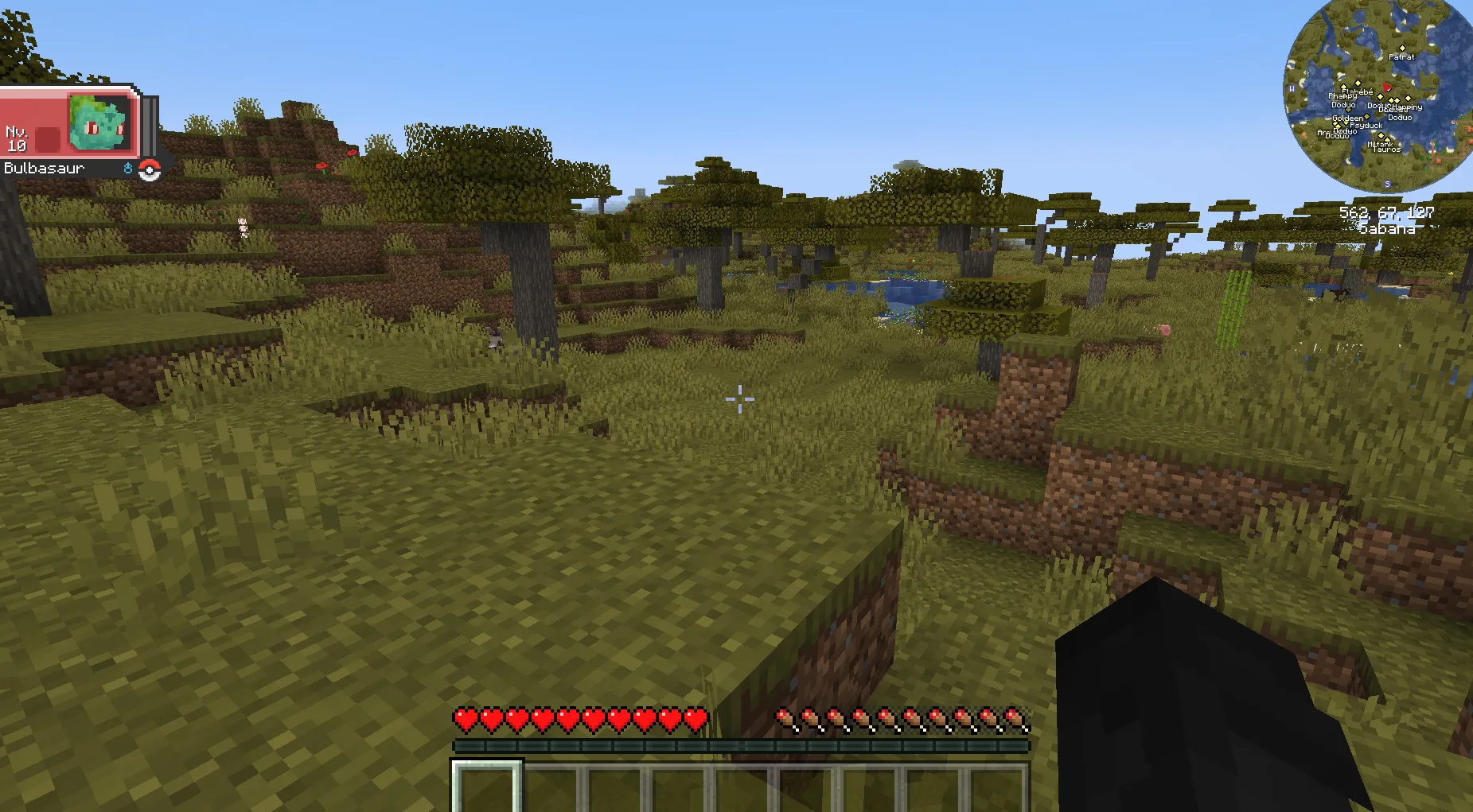Click the 562, 67, 127 coordinates display
Viewport: 1473px width, 812px height.
(1385, 212)
